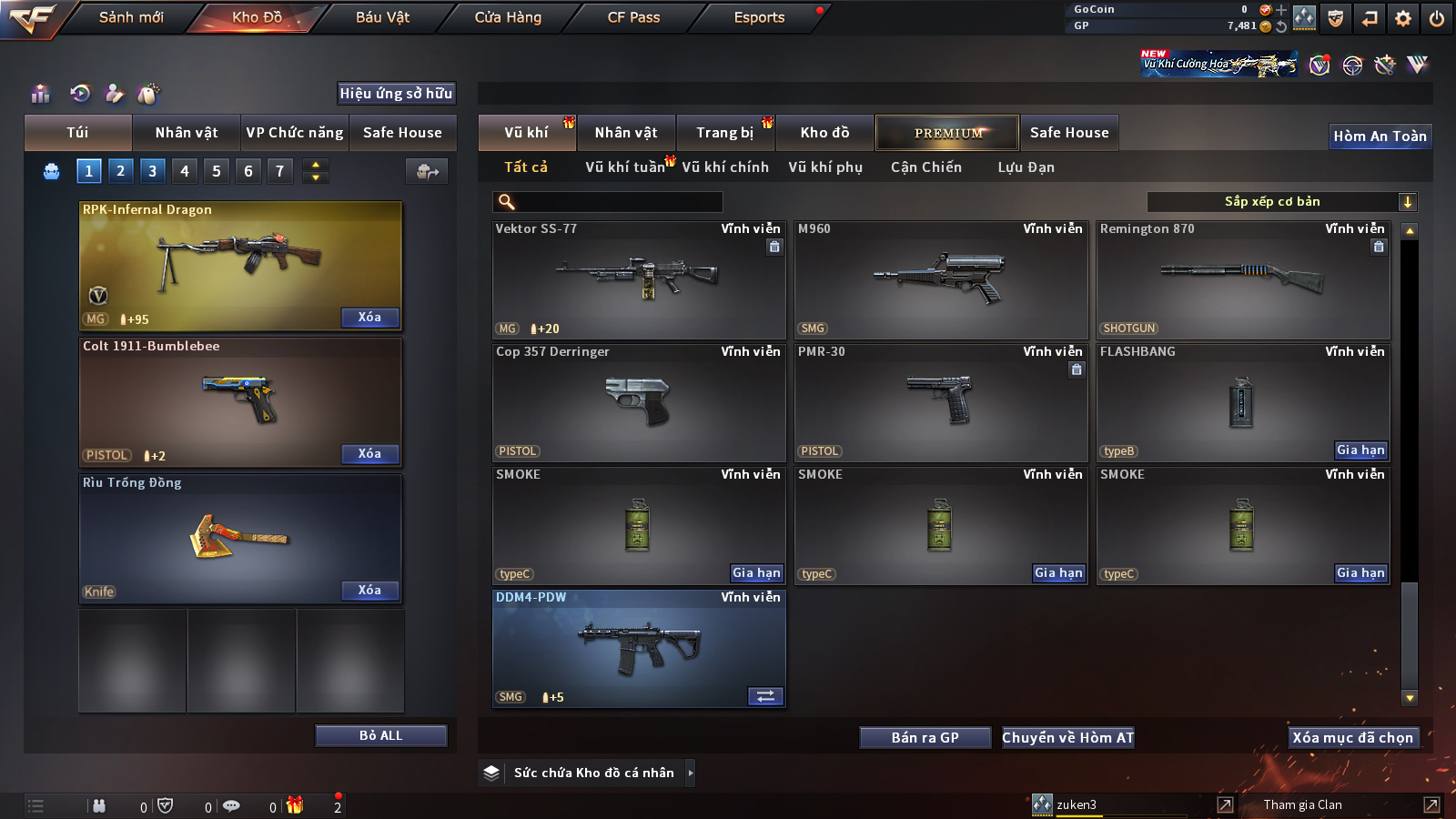Go to the Báu Vật menu

point(382,17)
